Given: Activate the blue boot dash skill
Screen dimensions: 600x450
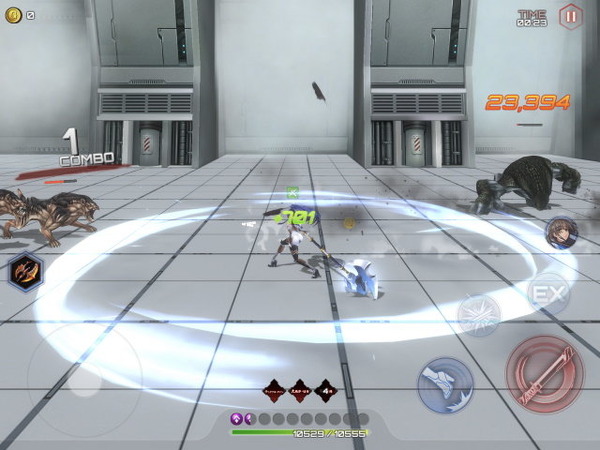Looking at the screenshot, I should click(x=445, y=385).
